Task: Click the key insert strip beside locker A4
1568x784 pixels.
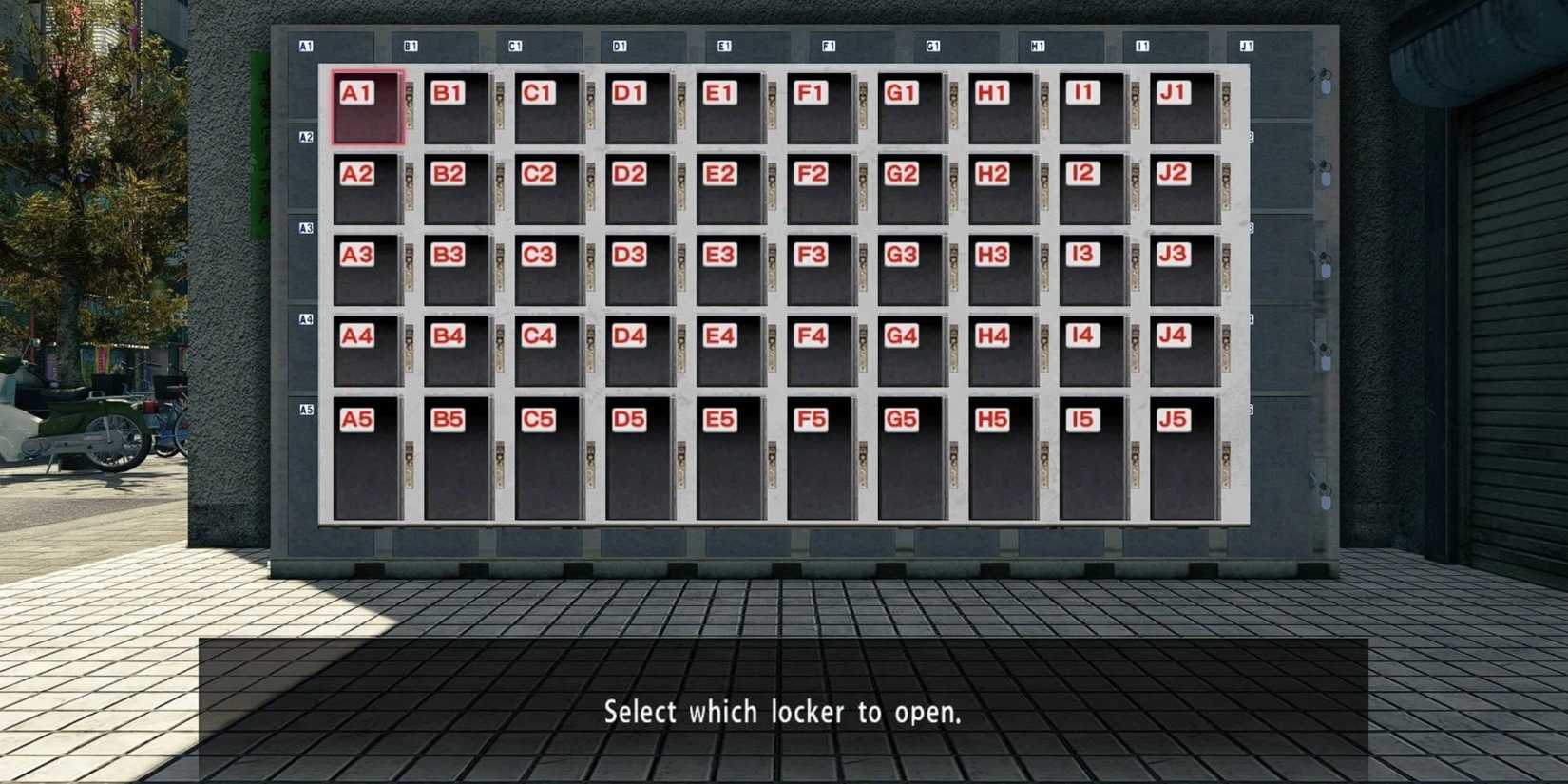Action: [x=409, y=347]
